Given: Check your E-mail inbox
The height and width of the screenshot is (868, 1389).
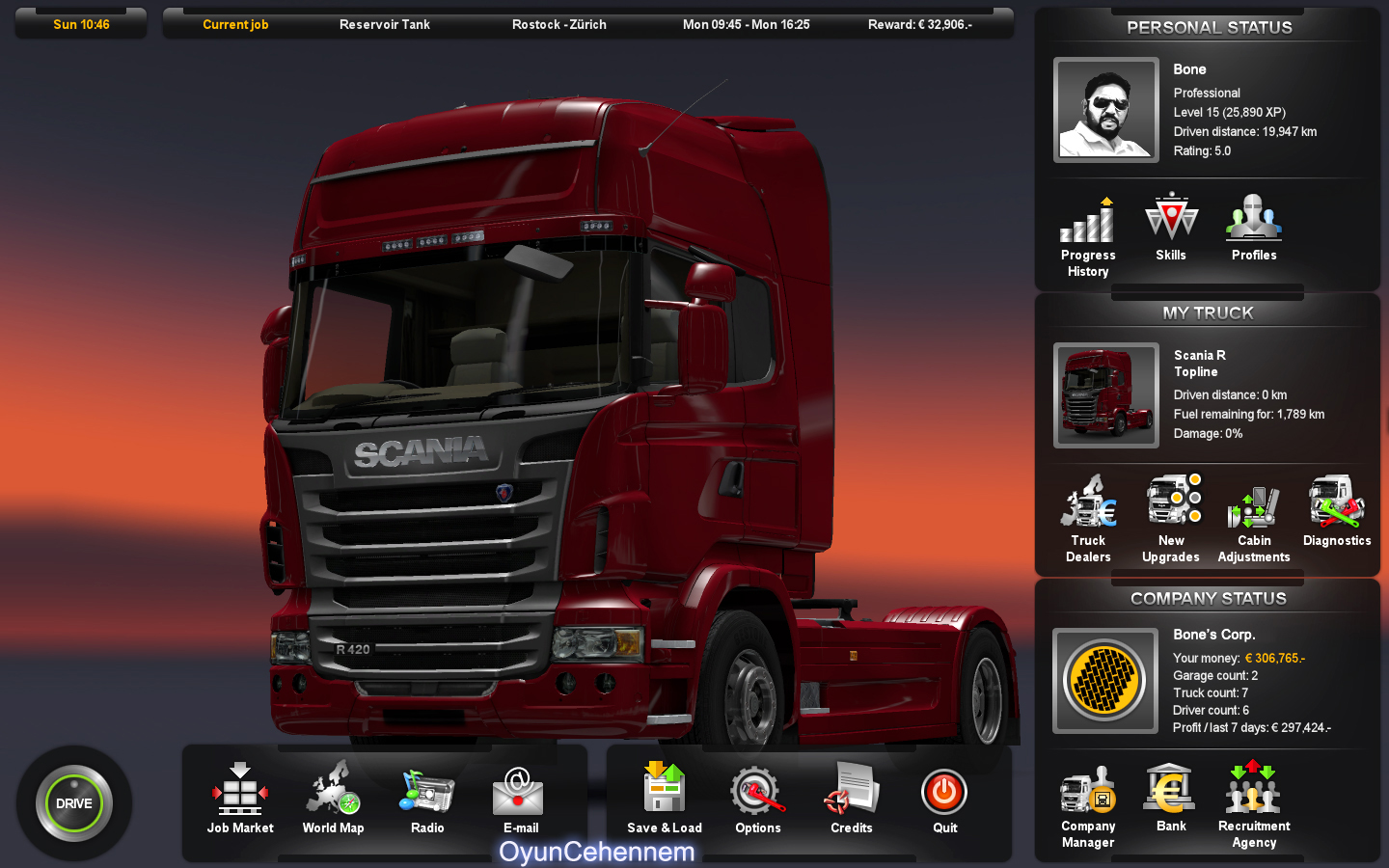Looking at the screenshot, I should pyautogui.click(x=518, y=796).
